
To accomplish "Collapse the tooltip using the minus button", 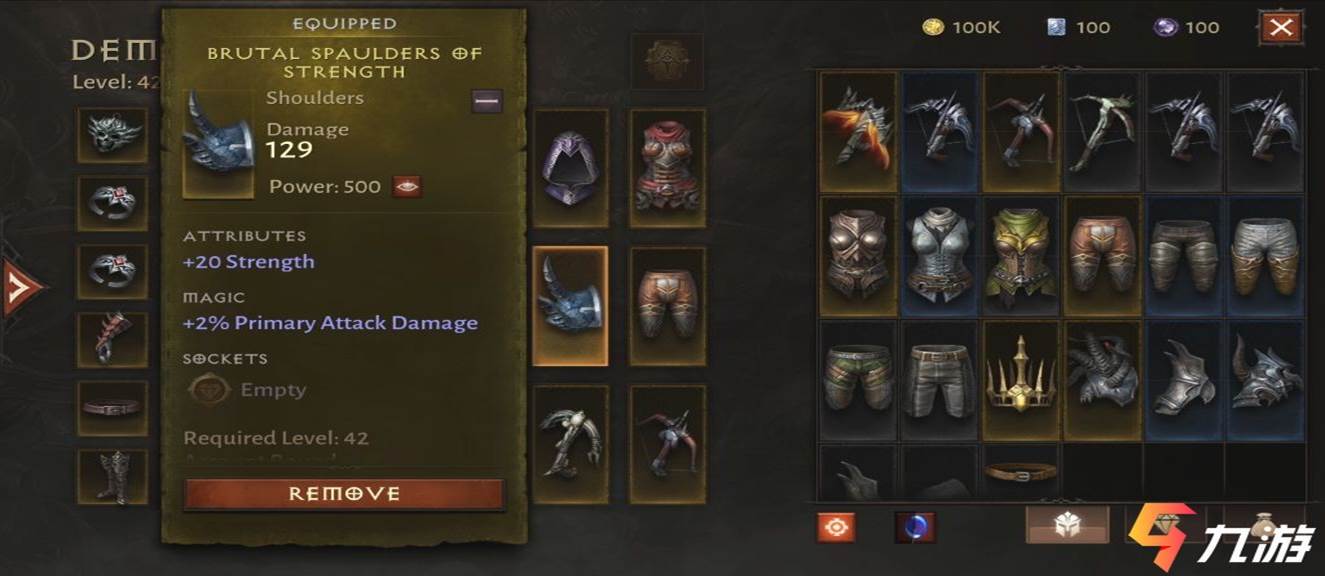I will point(487,100).
